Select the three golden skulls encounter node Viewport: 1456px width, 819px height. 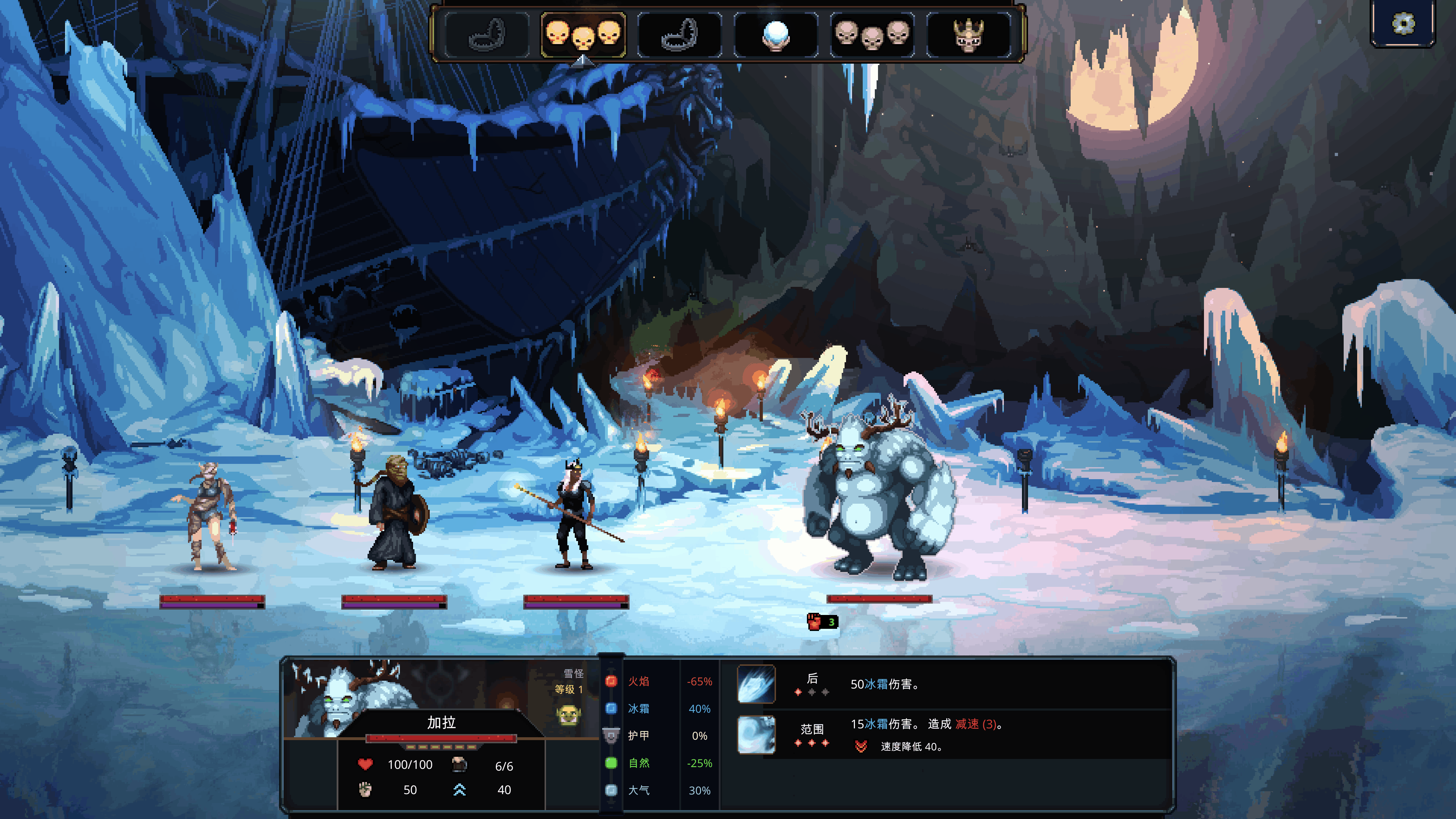[x=583, y=34]
